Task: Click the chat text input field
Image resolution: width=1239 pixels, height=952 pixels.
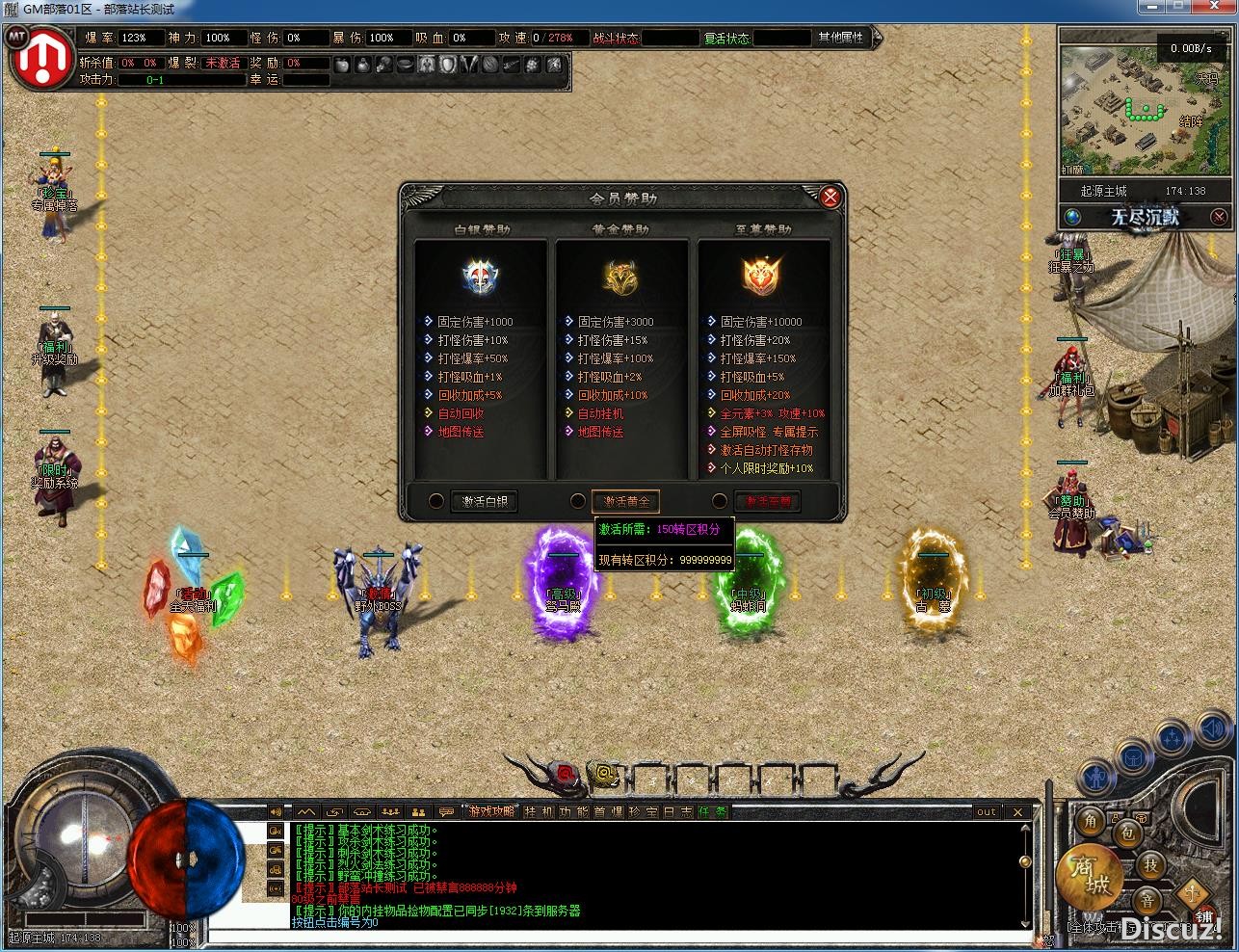Action: (x=617, y=936)
